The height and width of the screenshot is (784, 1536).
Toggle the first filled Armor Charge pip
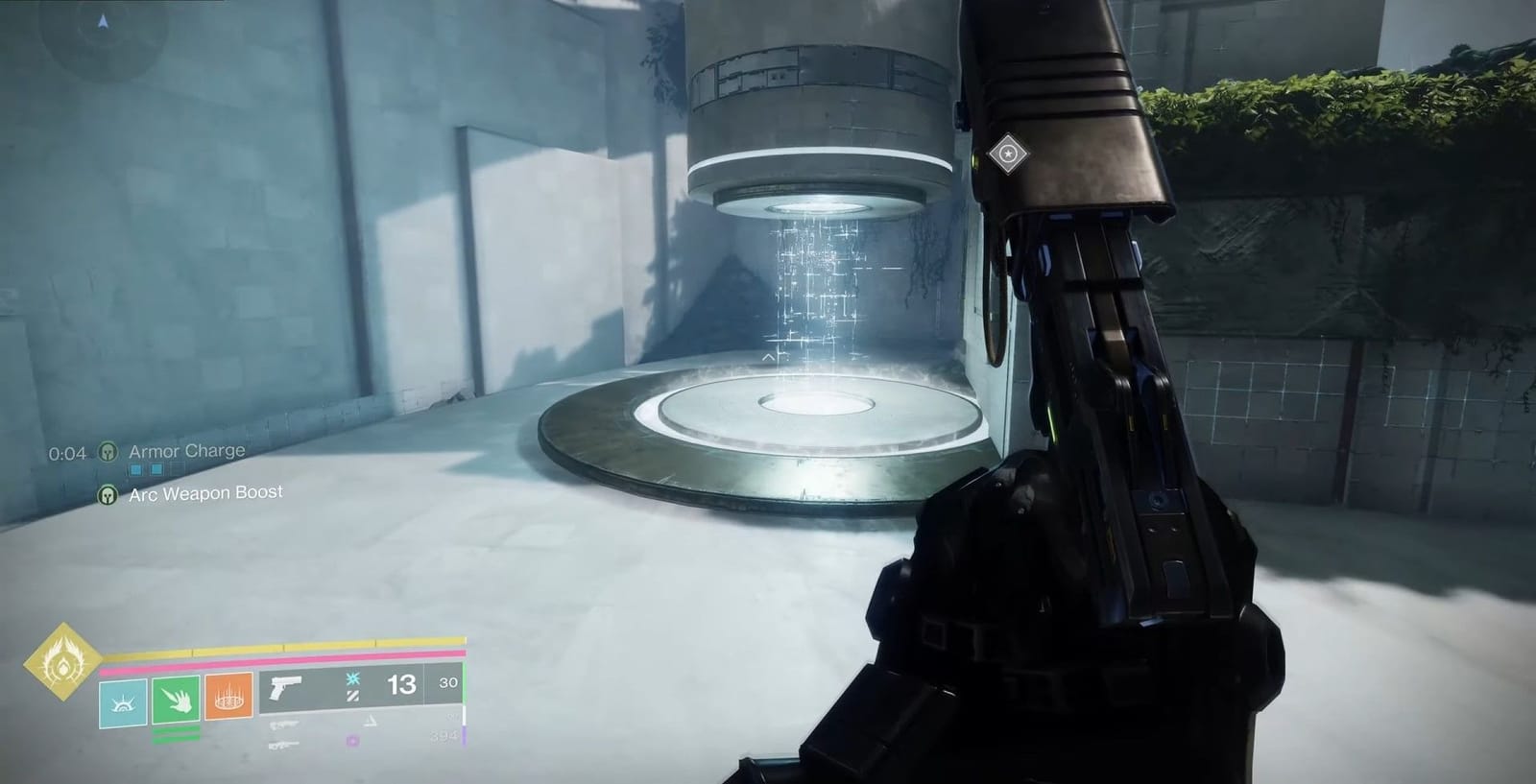(135, 468)
